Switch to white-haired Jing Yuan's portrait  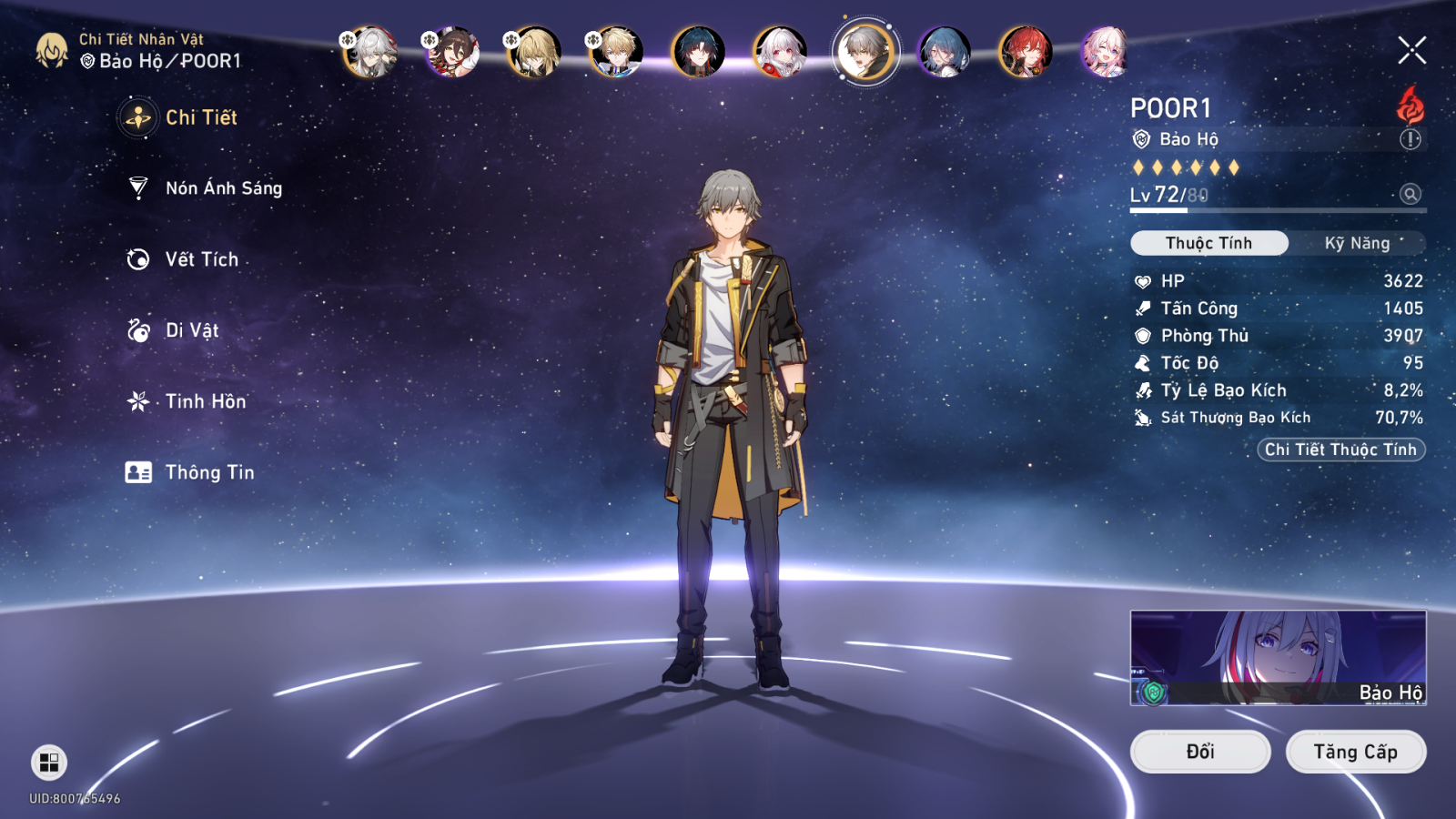(x=369, y=52)
